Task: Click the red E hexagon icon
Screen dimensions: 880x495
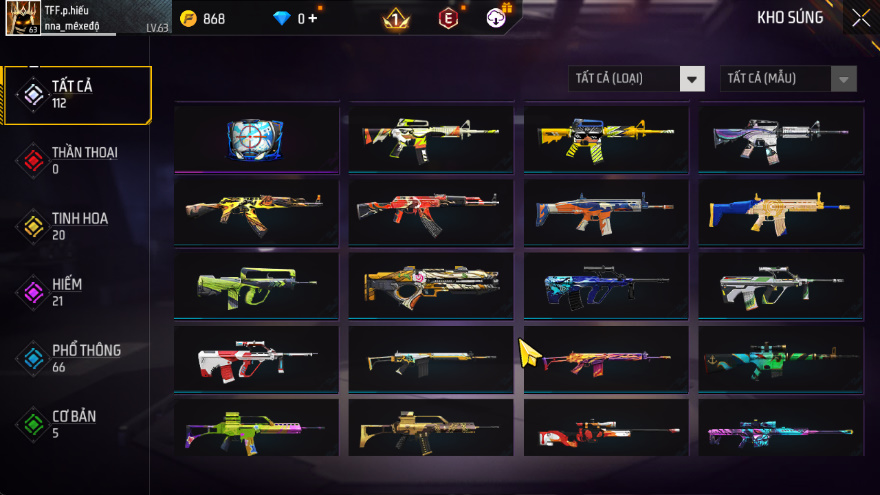Action: [448, 19]
